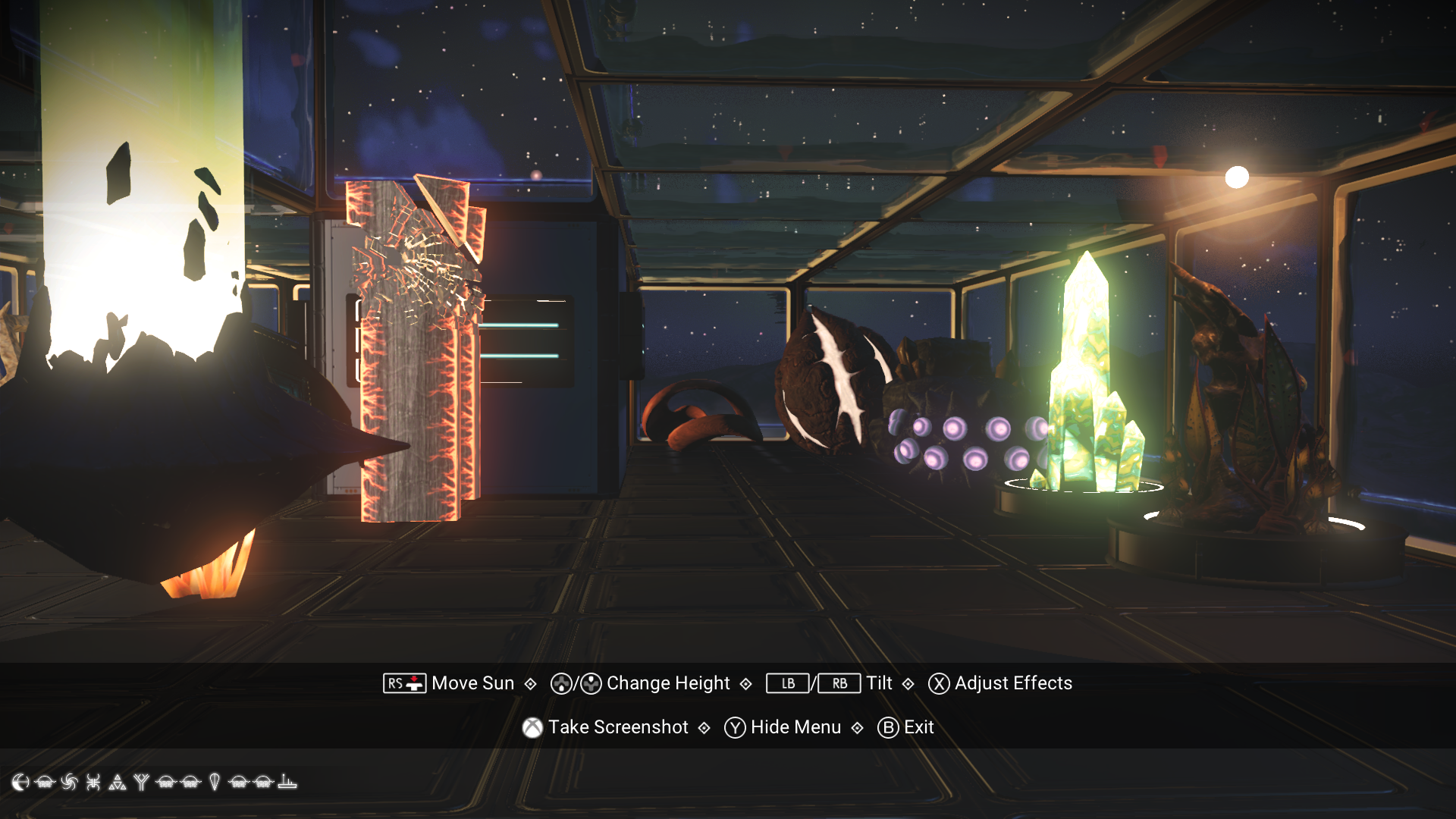The height and width of the screenshot is (819, 1456).
Task: Select the balloon portal glyph
Action: pyautogui.click(x=215, y=781)
